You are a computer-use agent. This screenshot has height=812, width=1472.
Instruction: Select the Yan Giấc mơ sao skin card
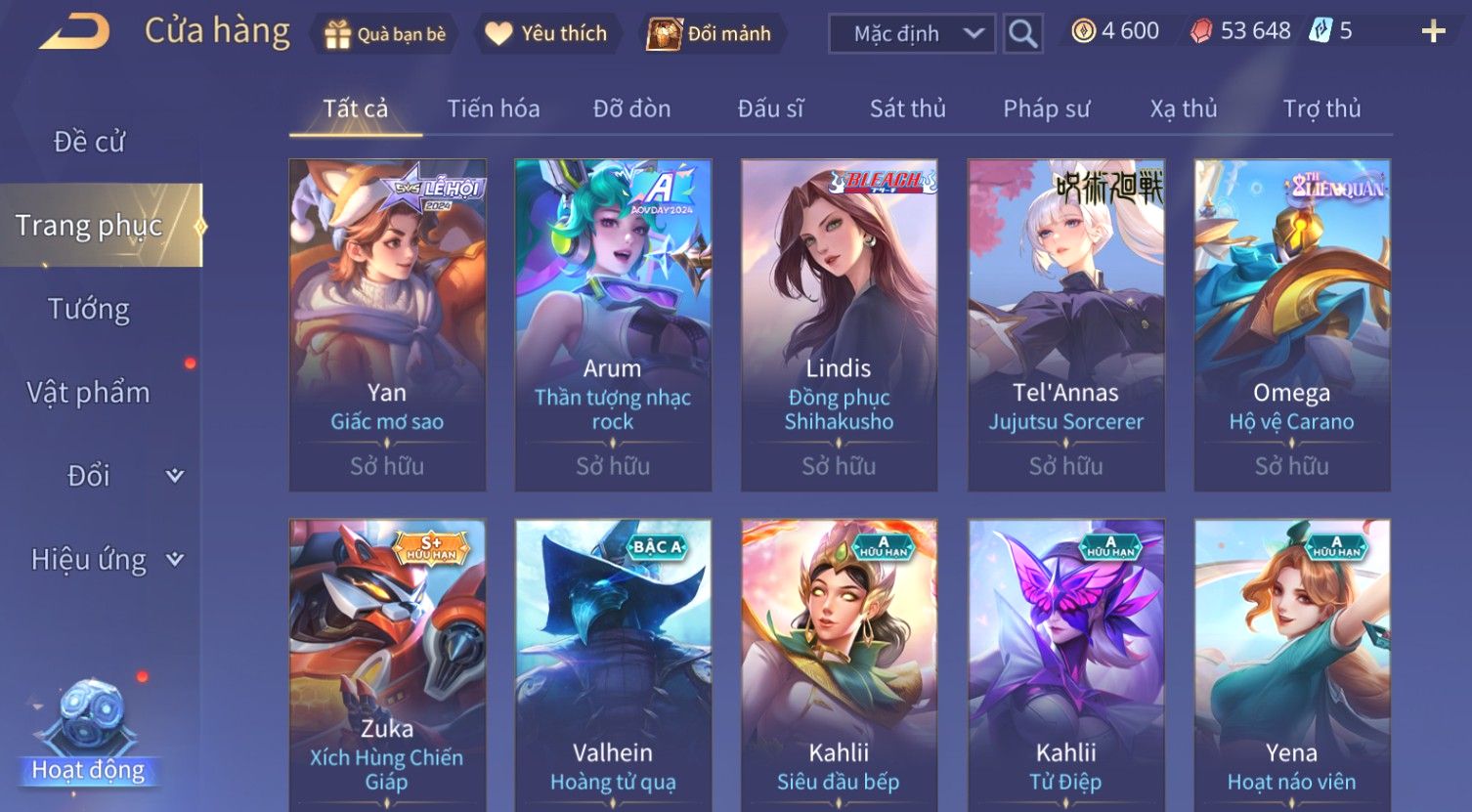[x=387, y=324]
